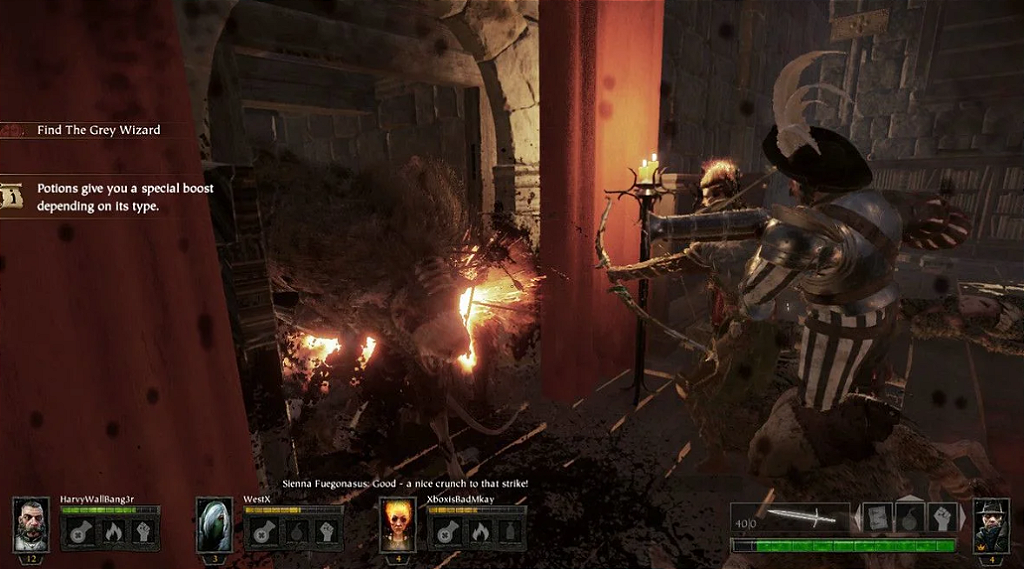
Task: Select the raised fist potion slot
Action: coord(942,517)
